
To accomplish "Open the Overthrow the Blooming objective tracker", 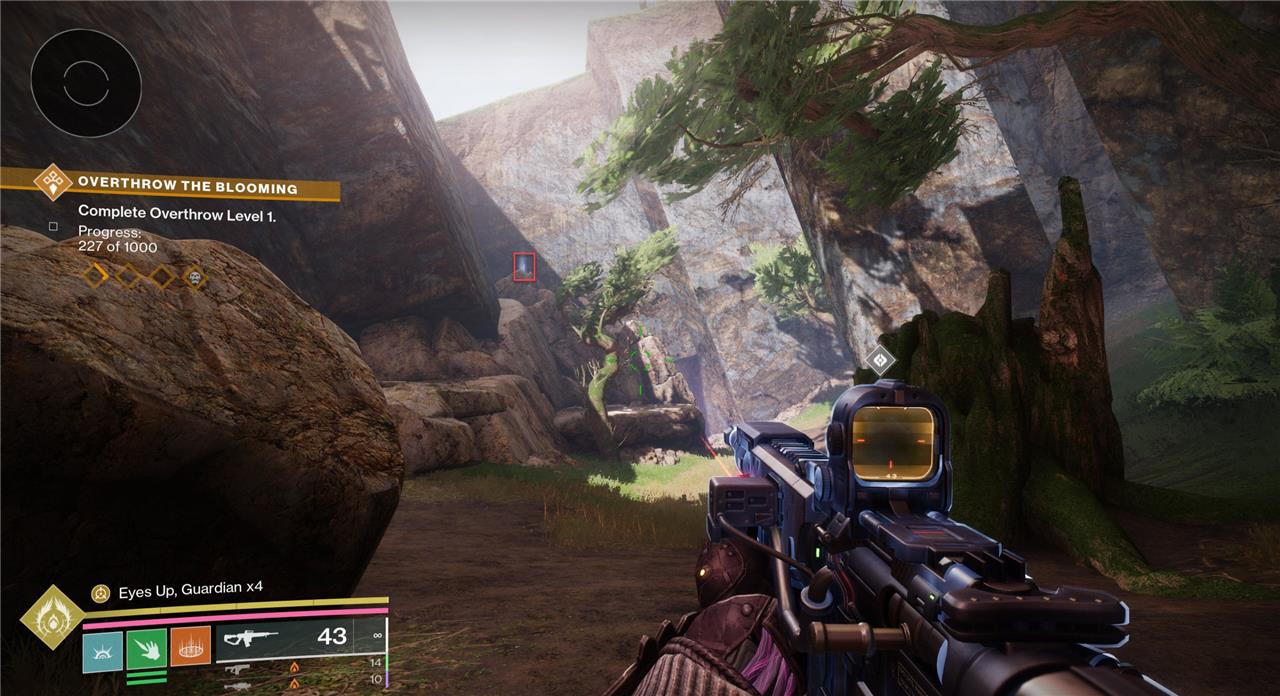I will click(188, 187).
